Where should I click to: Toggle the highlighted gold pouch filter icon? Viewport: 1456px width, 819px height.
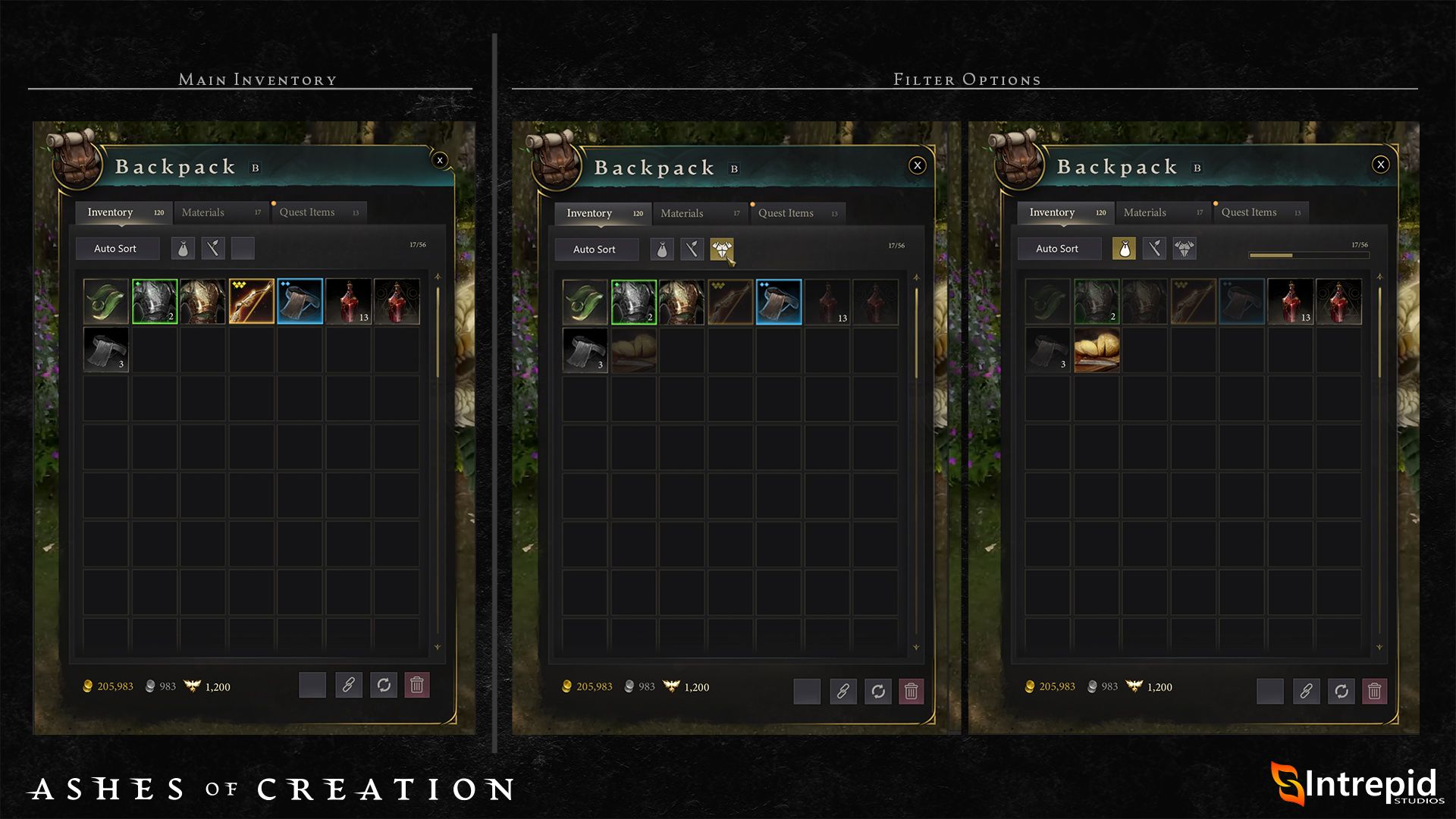pos(1124,249)
